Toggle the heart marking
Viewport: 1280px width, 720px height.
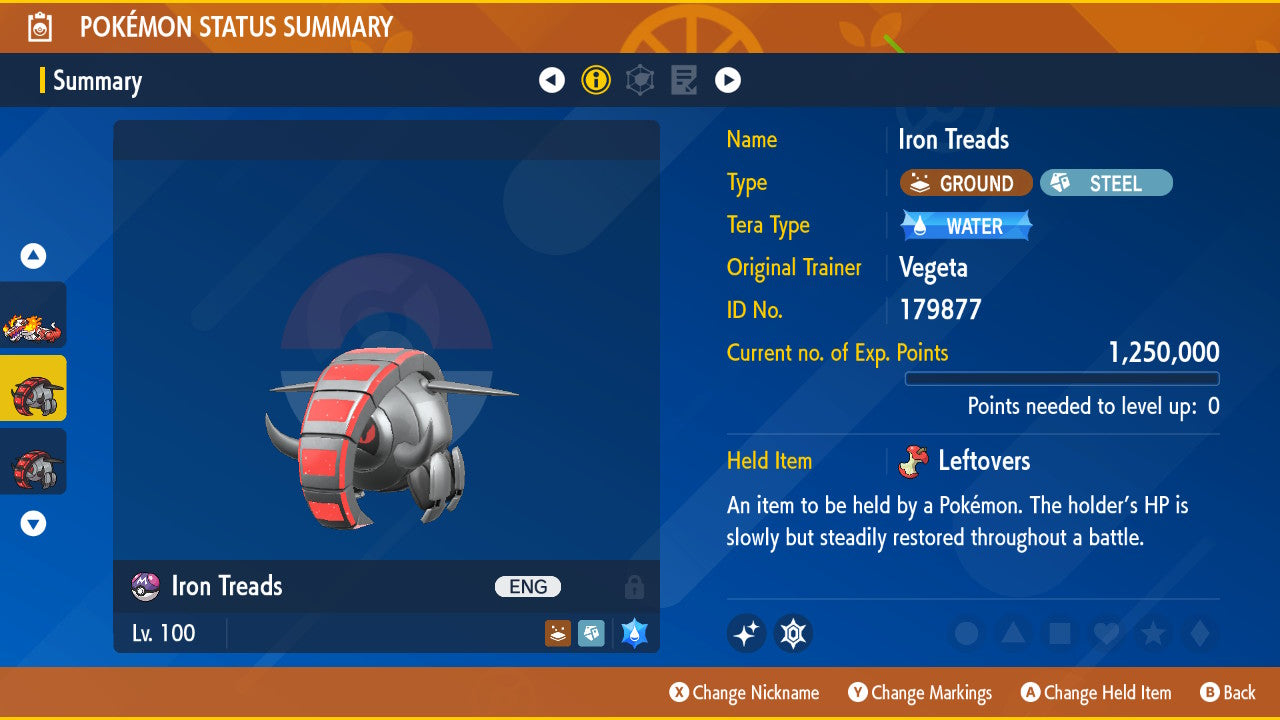click(1106, 633)
